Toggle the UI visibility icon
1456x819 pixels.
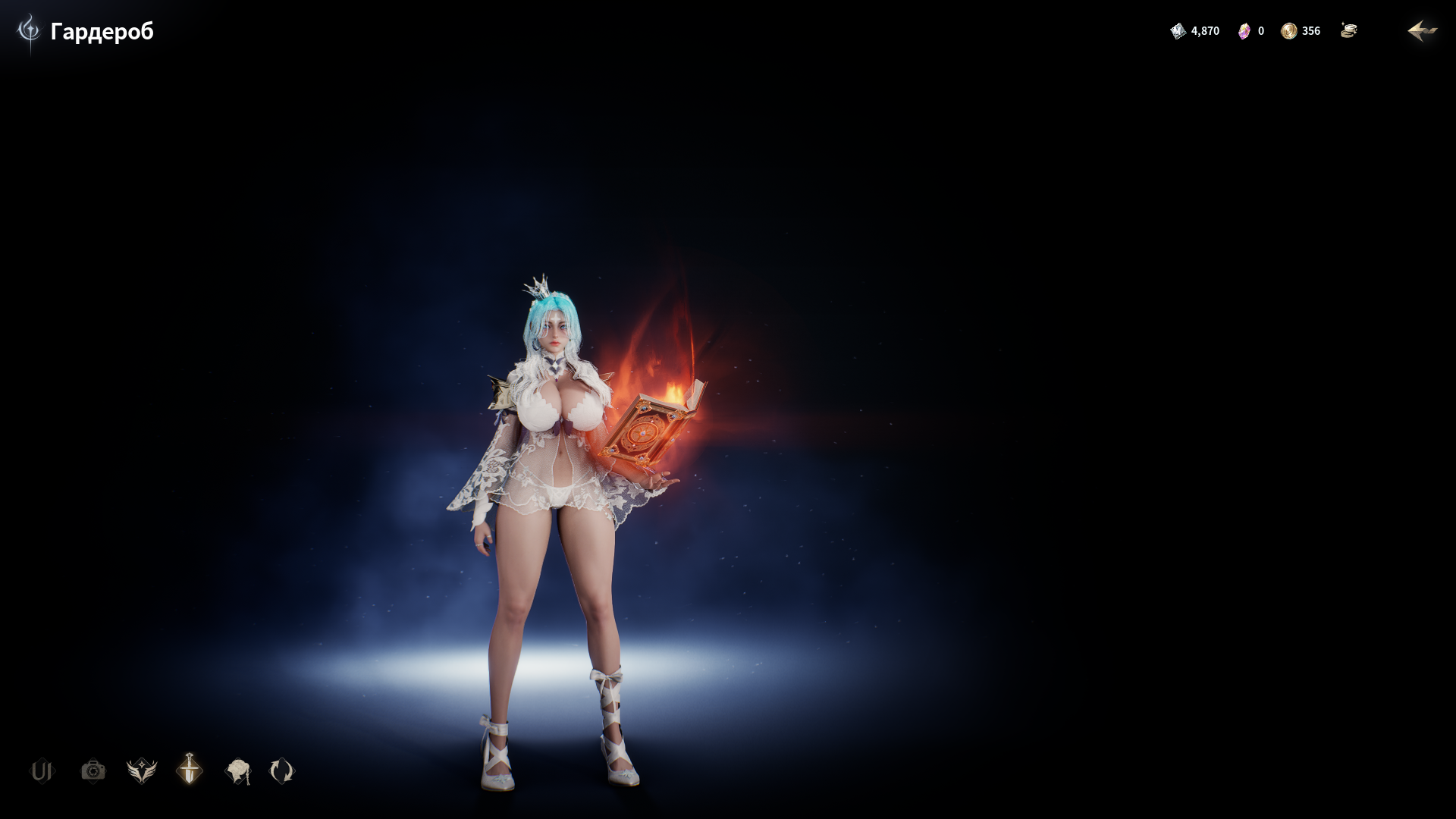[x=43, y=771]
